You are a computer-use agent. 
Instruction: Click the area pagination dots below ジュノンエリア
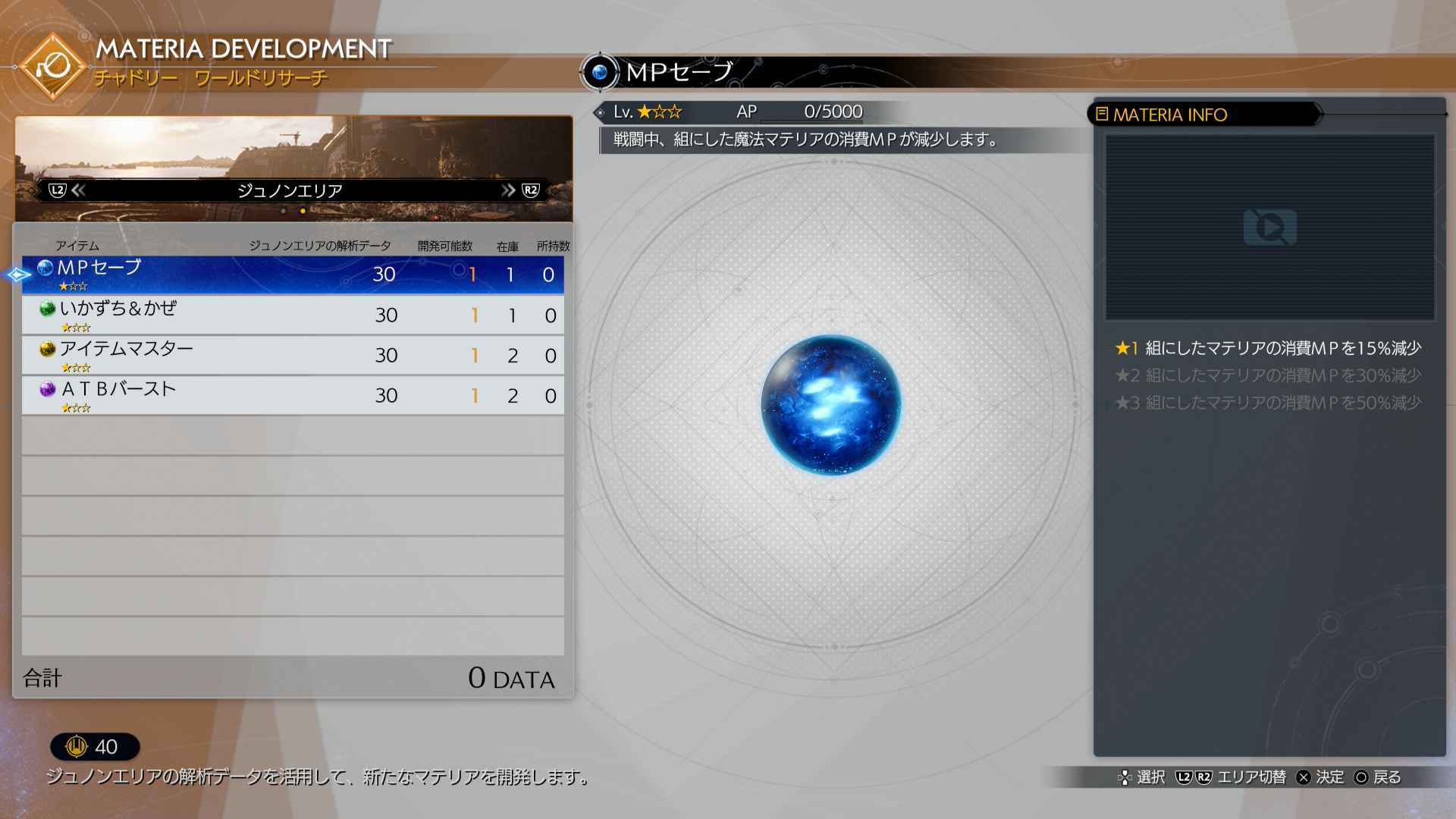(294, 210)
